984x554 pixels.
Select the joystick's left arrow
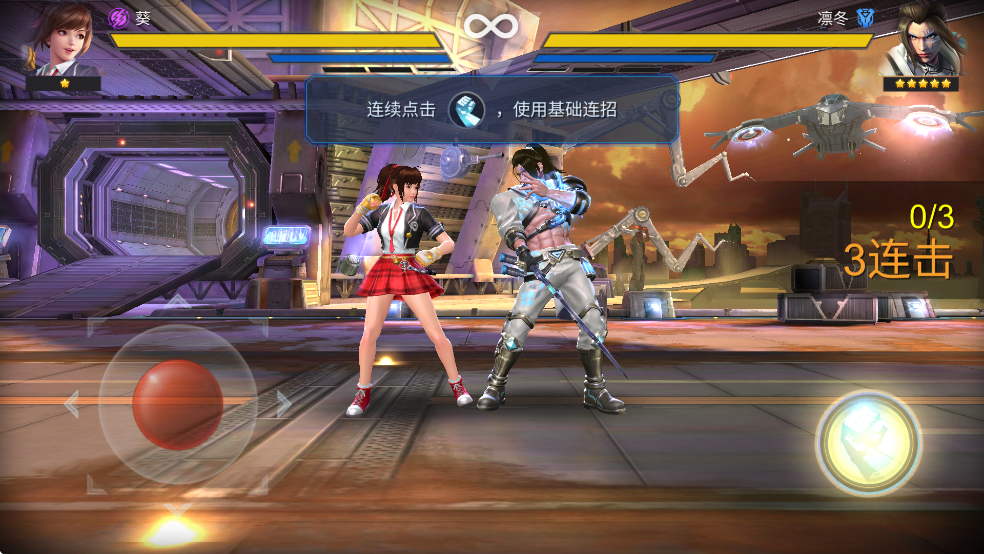click(x=70, y=404)
